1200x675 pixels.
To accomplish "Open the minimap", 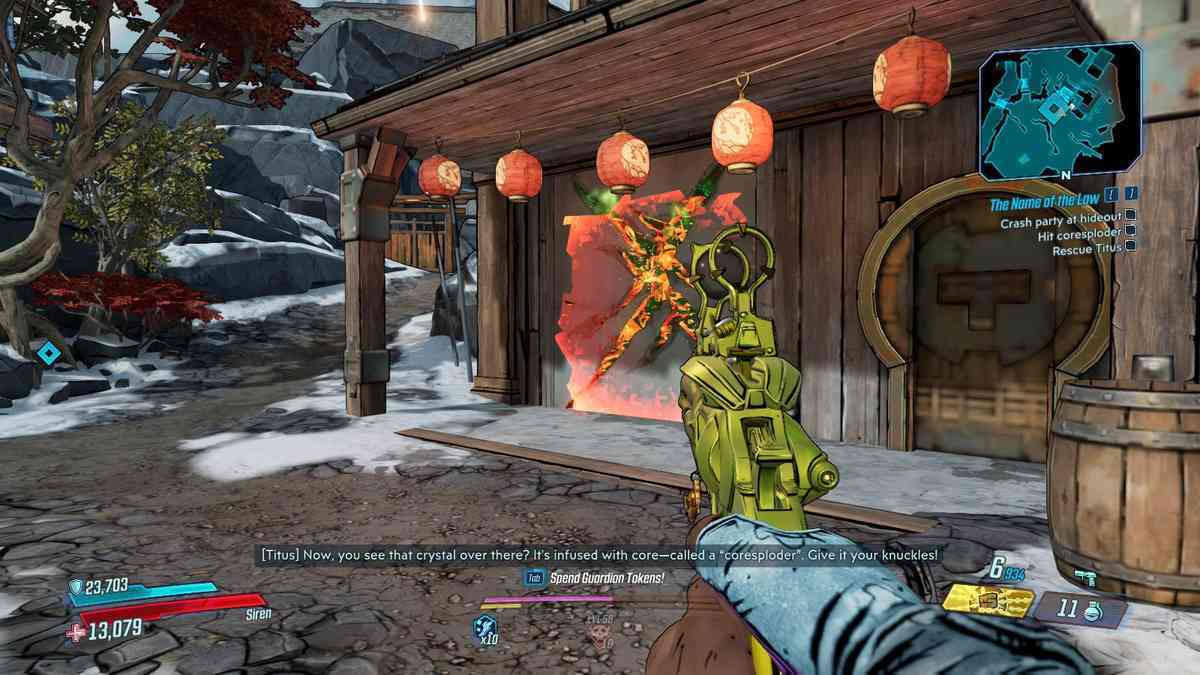I will click(1060, 112).
